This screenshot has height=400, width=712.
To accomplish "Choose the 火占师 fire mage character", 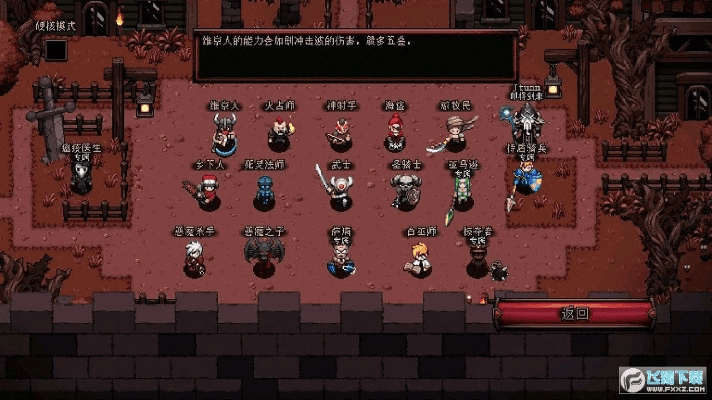I will click(279, 134).
